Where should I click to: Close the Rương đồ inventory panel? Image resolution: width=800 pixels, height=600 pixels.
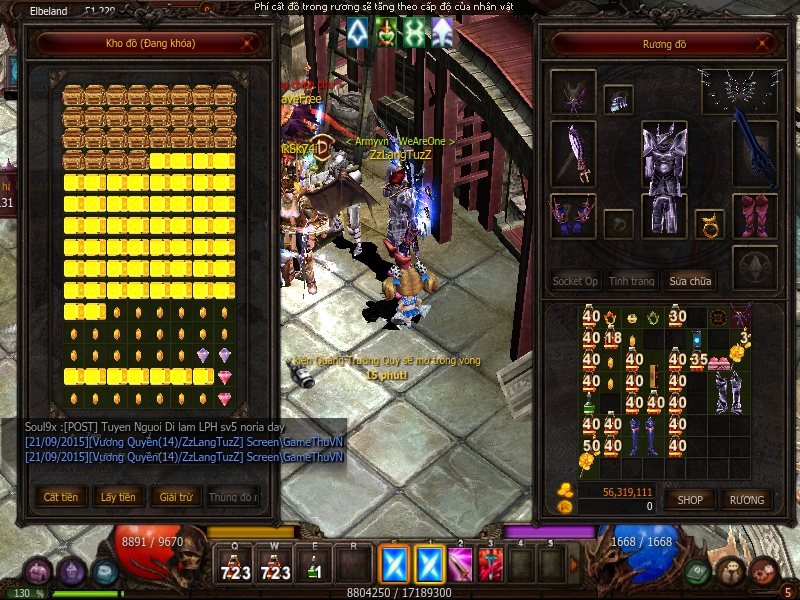click(764, 44)
